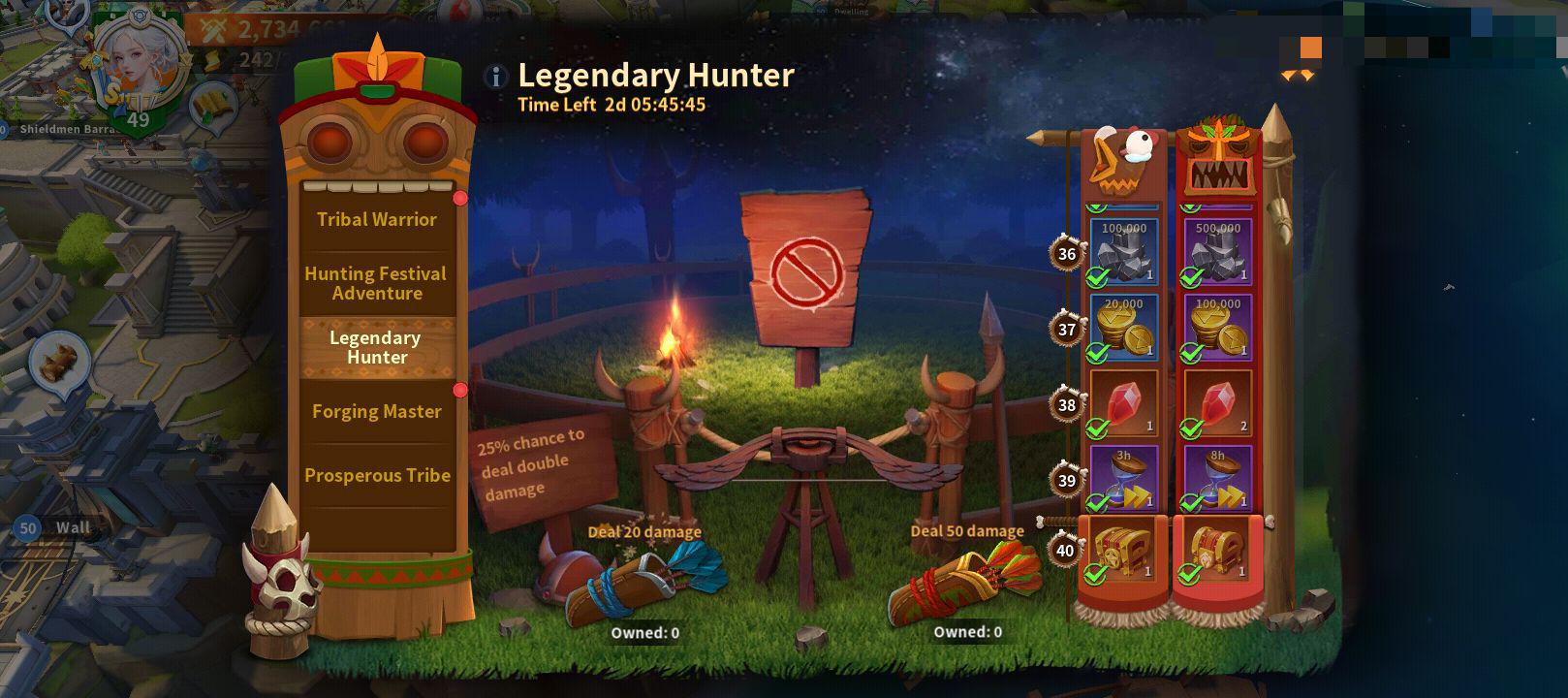The height and width of the screenshot is (698, 1568).
Task: Select the blue arrow bundle dealing 20 damage
Action: (x=635, y=582)
